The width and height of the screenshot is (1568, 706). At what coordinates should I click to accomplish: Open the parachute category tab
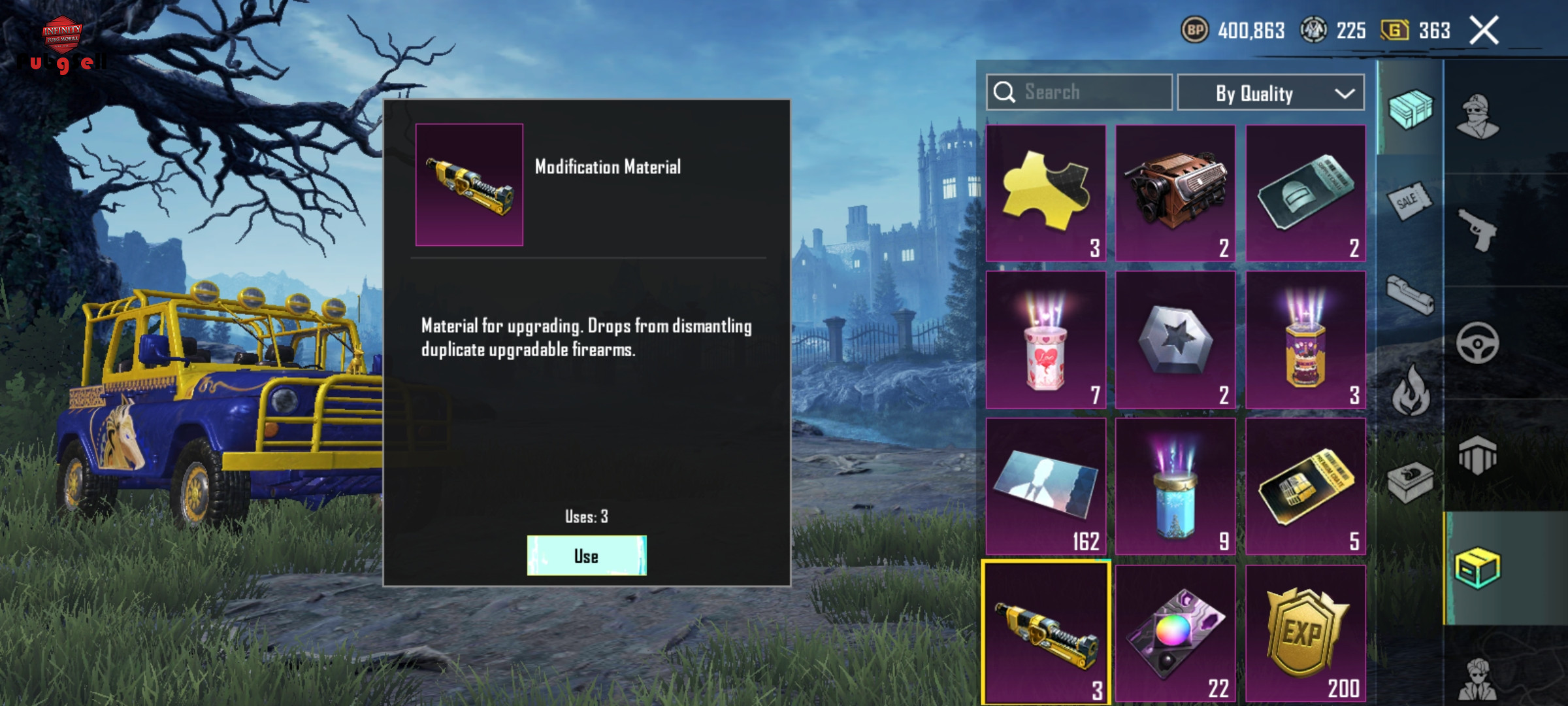(x=1477, y=455)
